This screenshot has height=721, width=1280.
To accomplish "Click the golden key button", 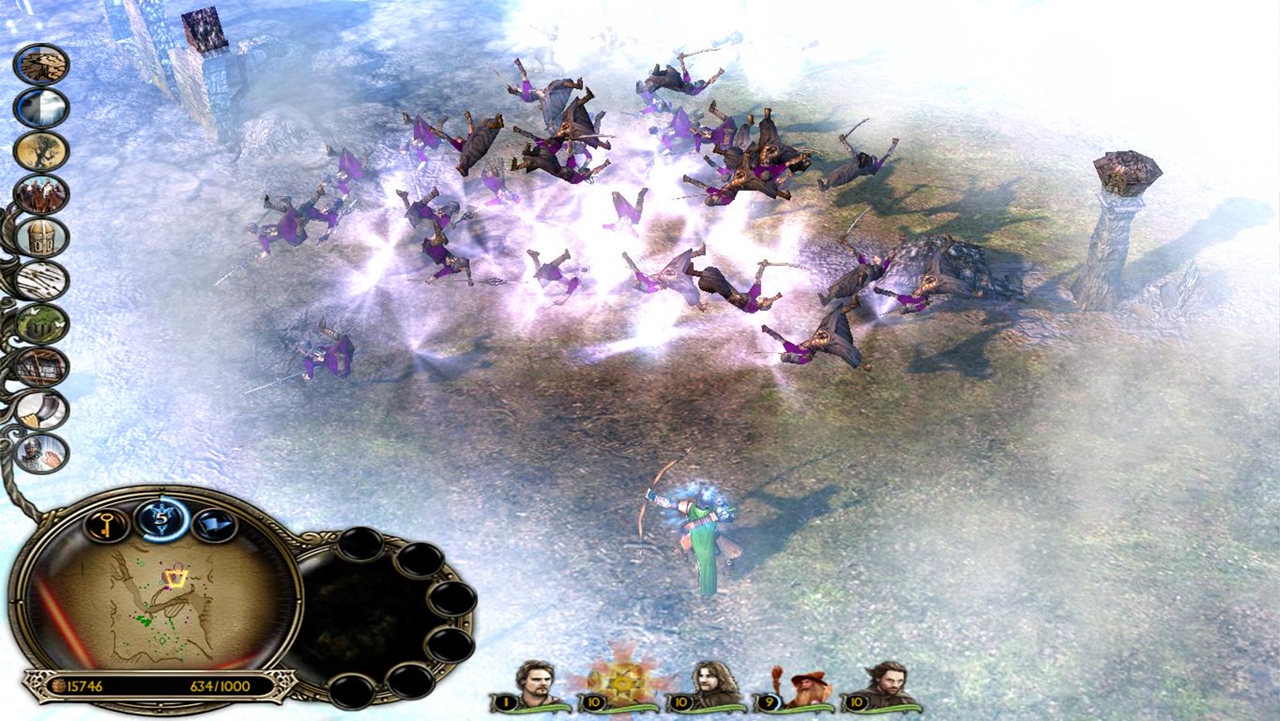I will (106, 523).
